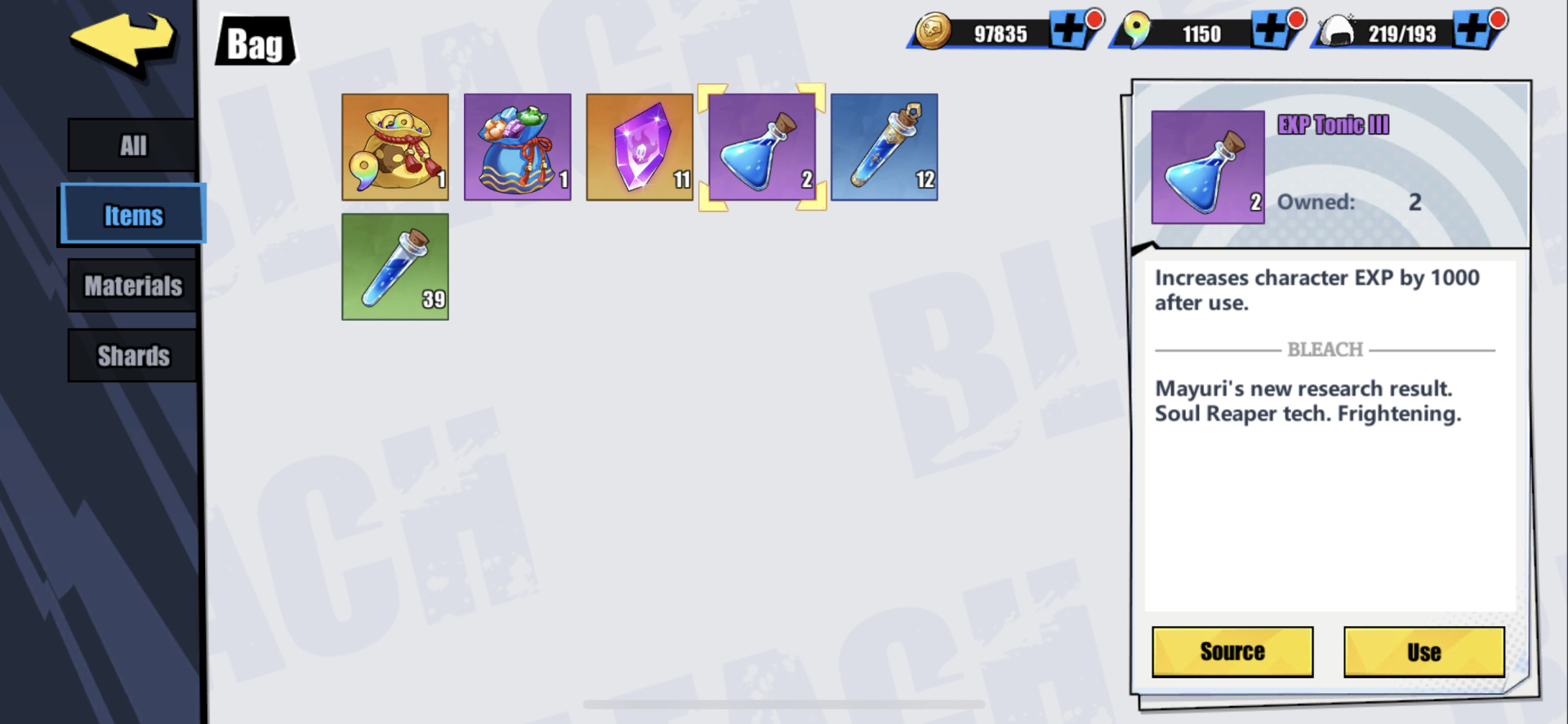Select the purple crystal shard item
This screenshot has height=724, width=1568.
pos(639,147)
